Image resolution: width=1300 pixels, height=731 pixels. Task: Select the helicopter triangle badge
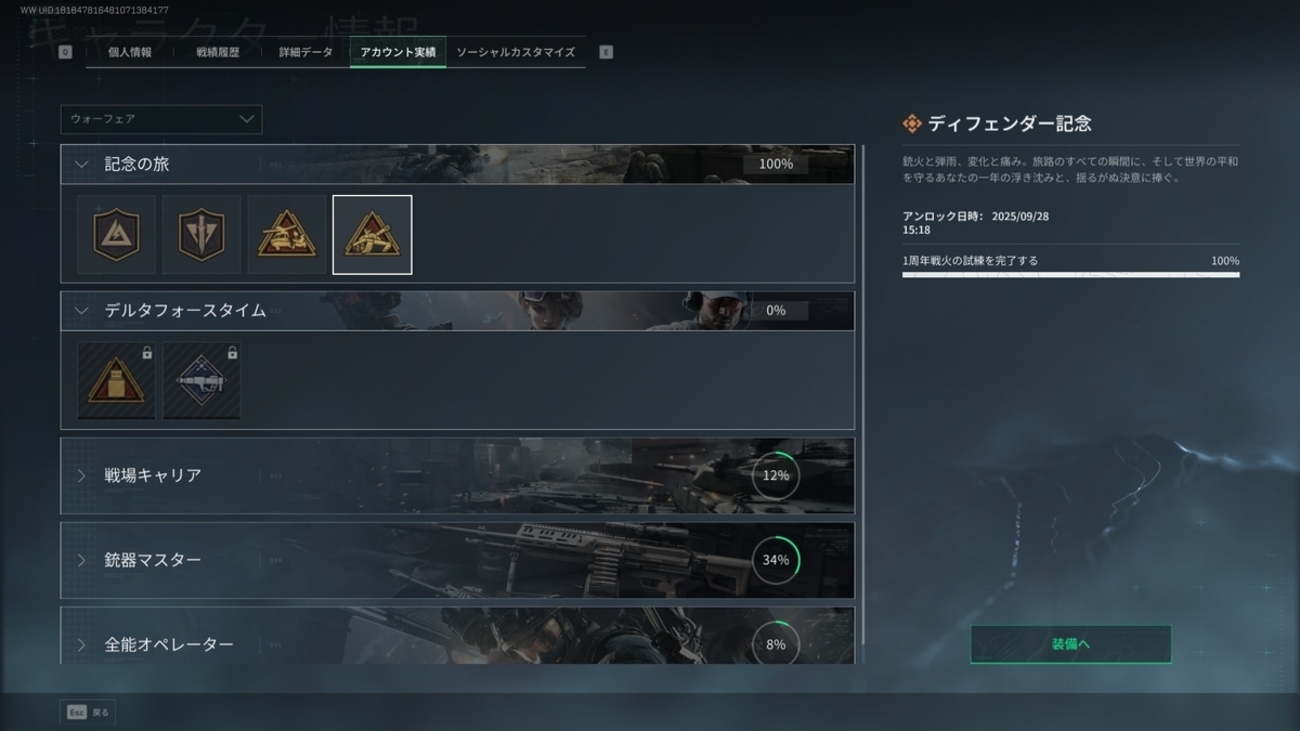click(287, 235)
